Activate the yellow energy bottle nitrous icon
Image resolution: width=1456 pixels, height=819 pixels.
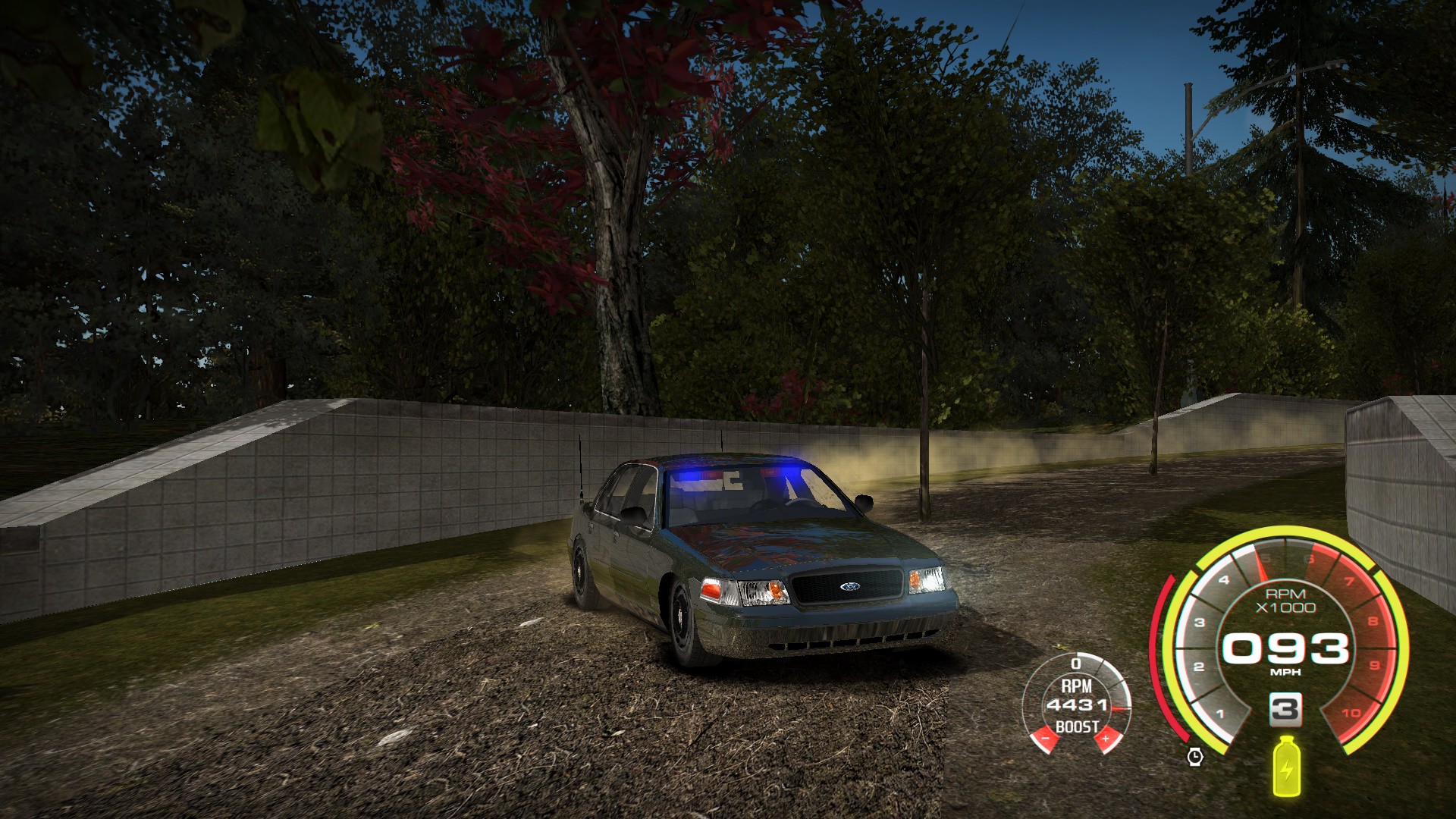point(1285,766)
